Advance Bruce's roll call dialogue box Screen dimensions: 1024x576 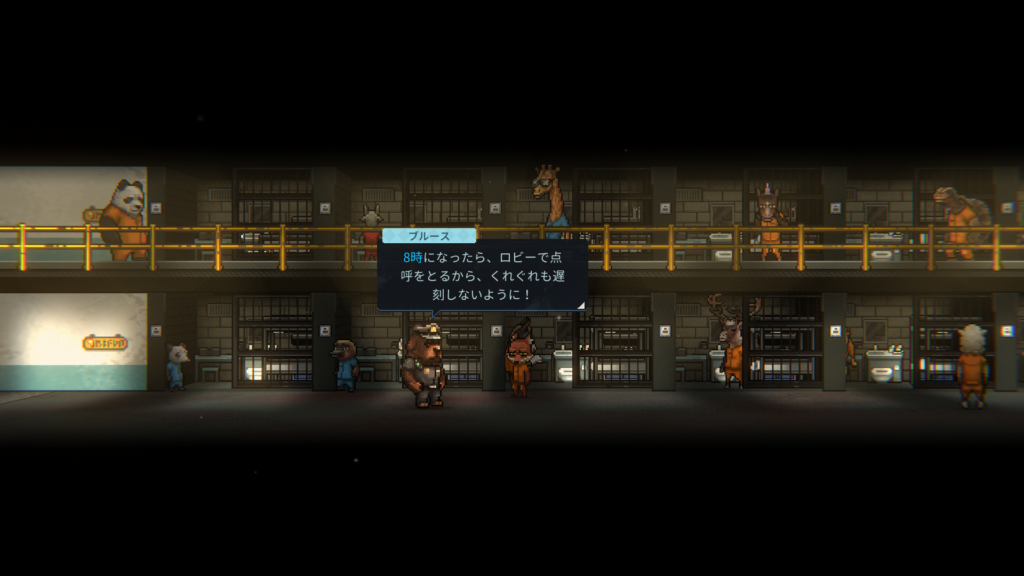pos(482,274)
